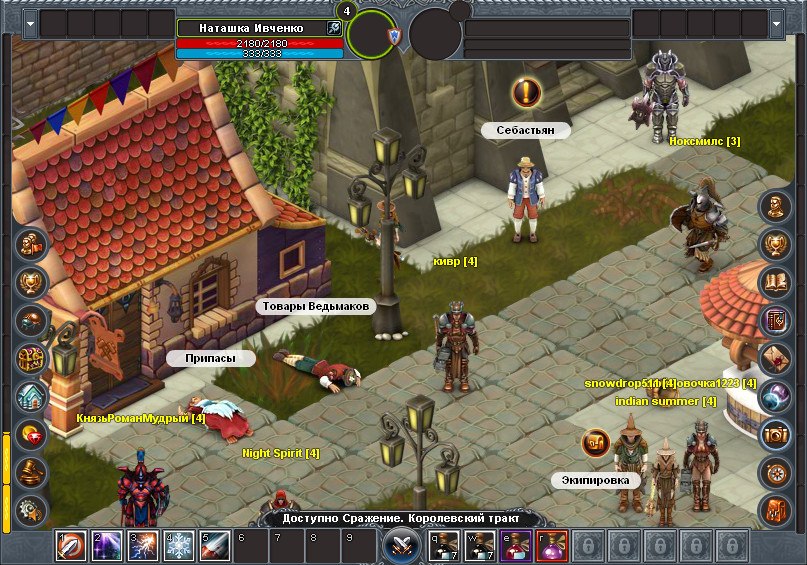Image resolution: width=807 pixels, height=565 pixels.
Task: Open the open book journal icon
Action: click(775, 282)
